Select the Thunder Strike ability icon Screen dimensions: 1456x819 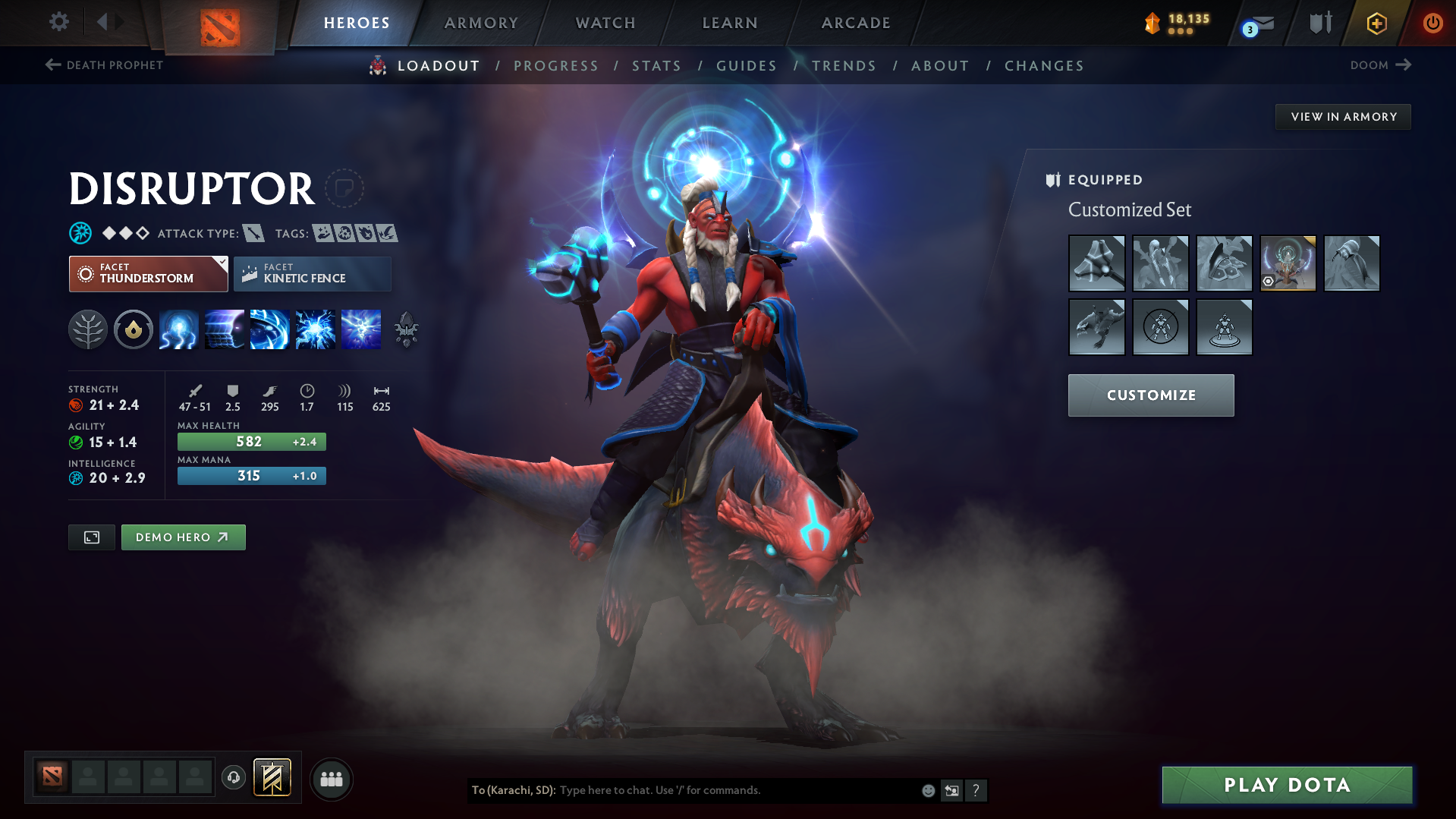(178, 329)
